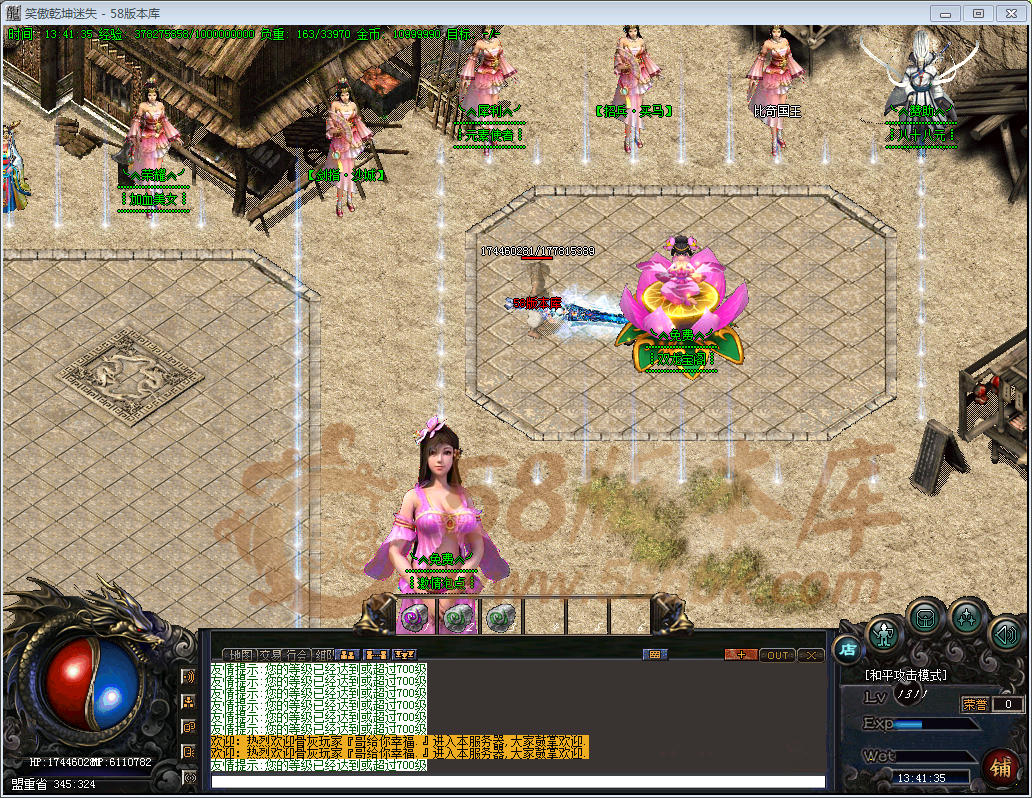Open the red 铺 stall button
The width and height of the screenshot is (1032, 798).
click(x=998, y=767)
